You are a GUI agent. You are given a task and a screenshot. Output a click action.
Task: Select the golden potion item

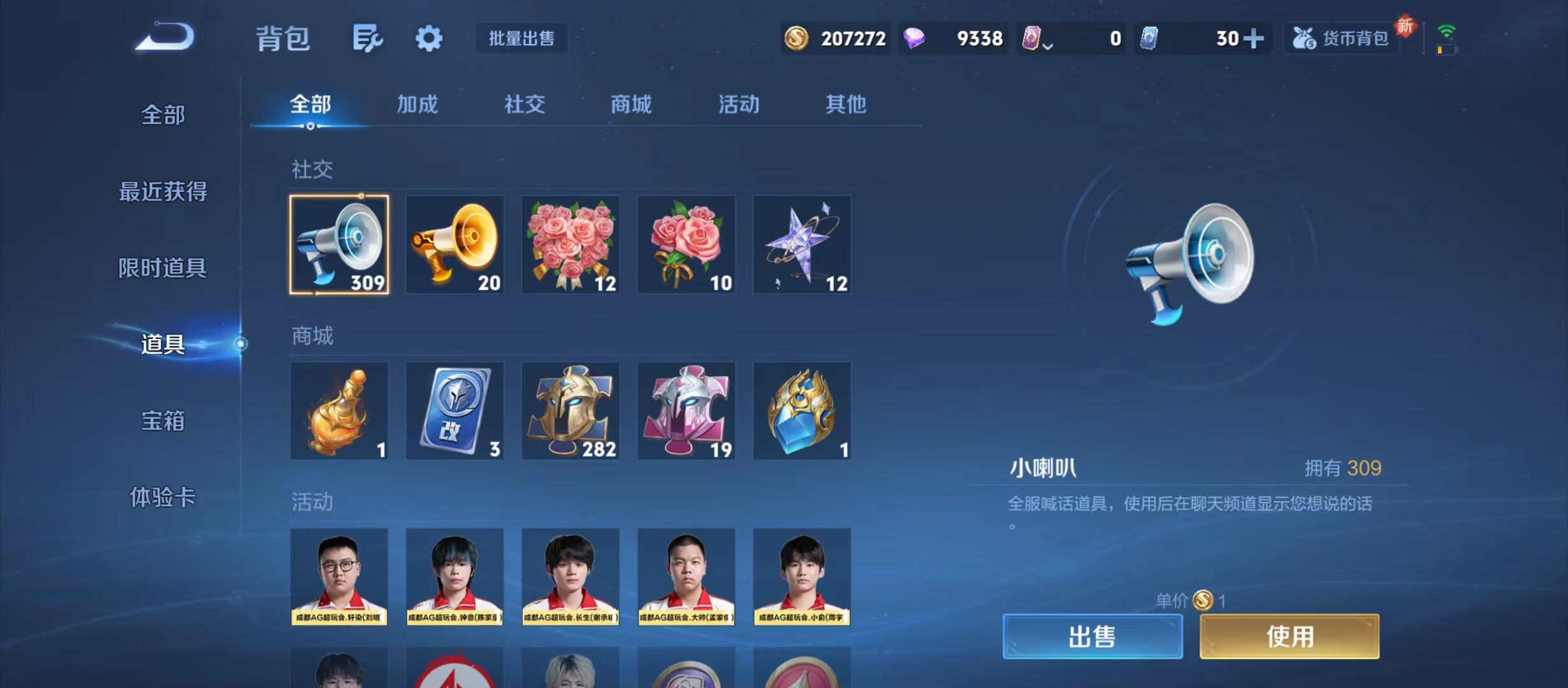point(338,411)
